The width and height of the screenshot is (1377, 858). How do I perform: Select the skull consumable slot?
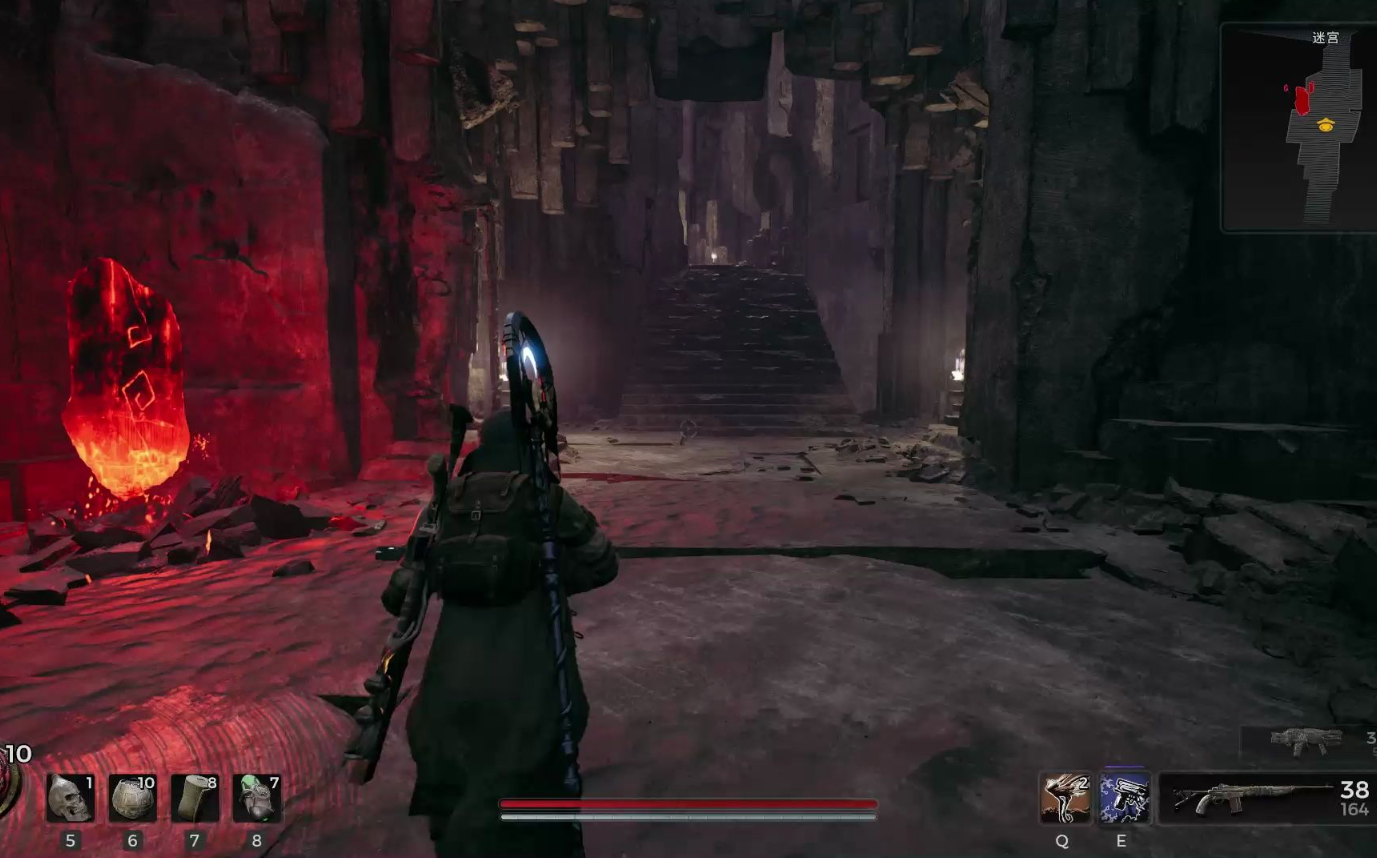point(70,798)
